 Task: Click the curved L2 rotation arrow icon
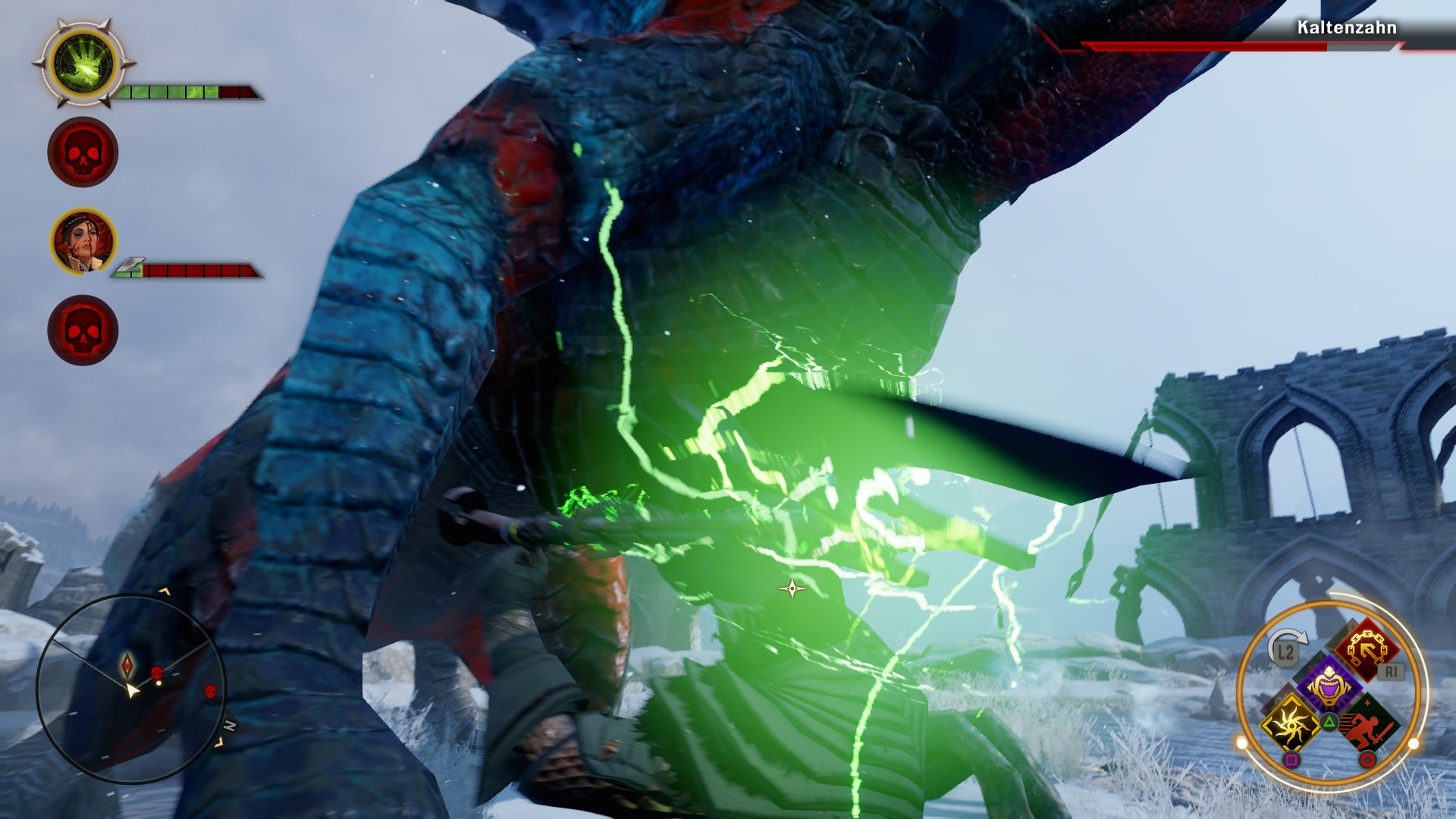pyautogui.click(x=1288, y=643)
